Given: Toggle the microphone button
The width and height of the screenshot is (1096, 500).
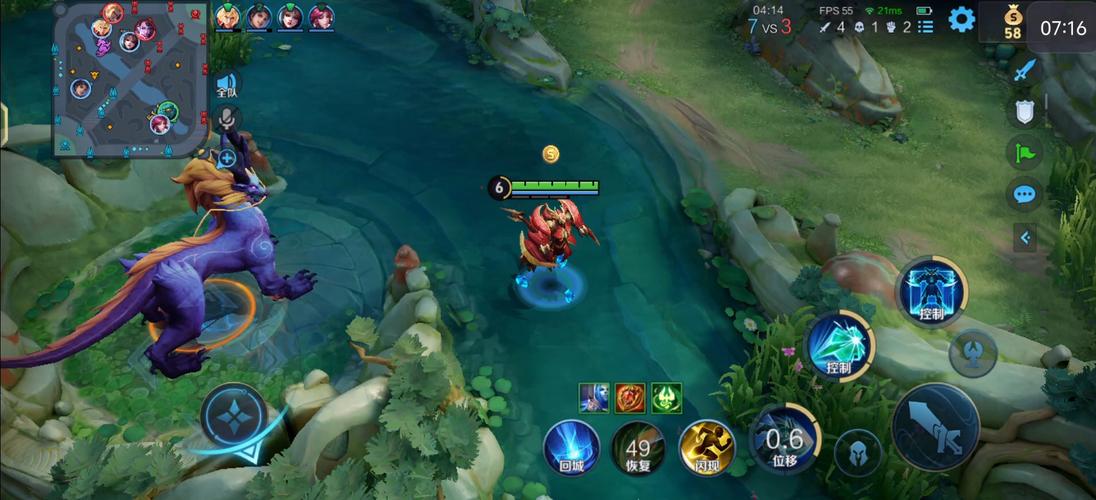Looking at the screenshot, I should tap(227, 120).
